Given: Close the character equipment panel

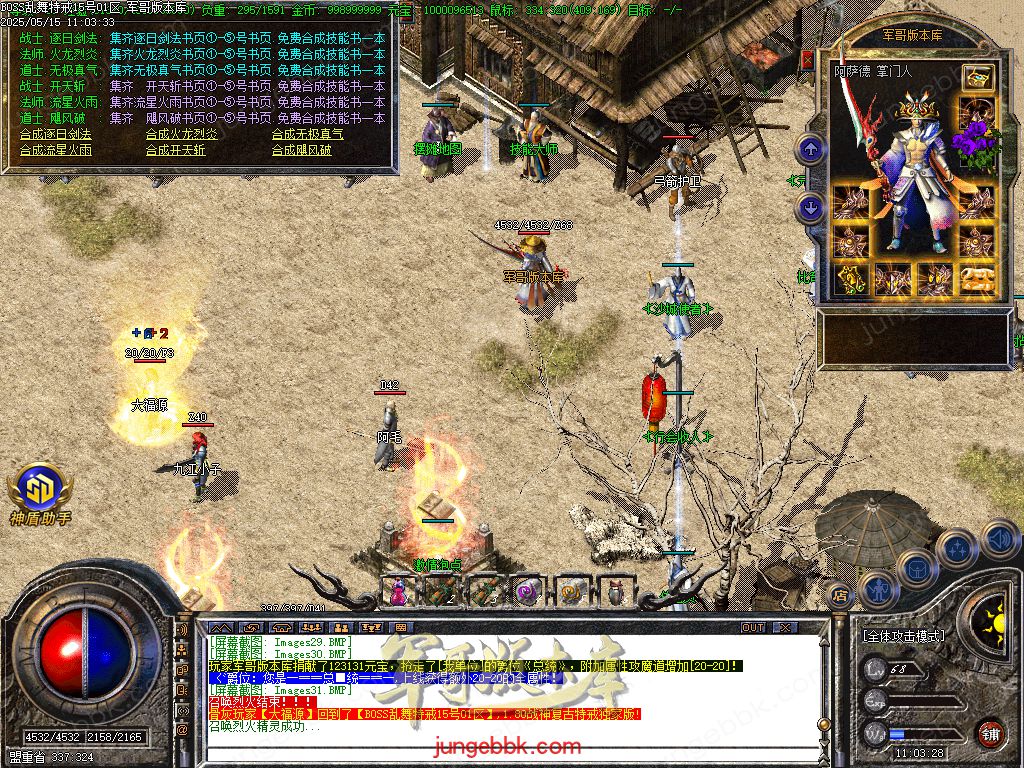Looking at the screenshot, I should (x=807, y=60).
